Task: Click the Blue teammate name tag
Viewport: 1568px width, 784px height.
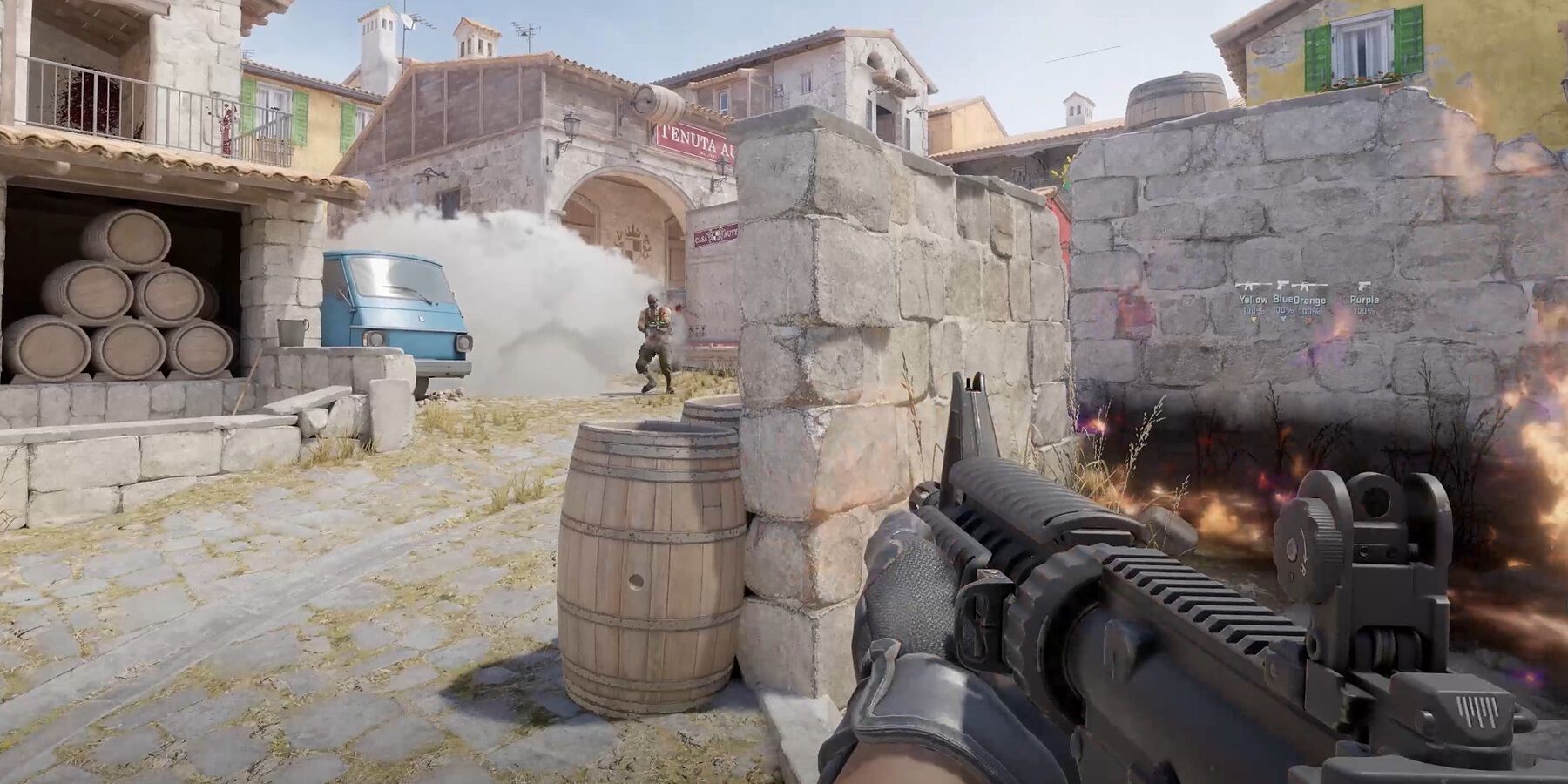Action: pos(1283,300)
